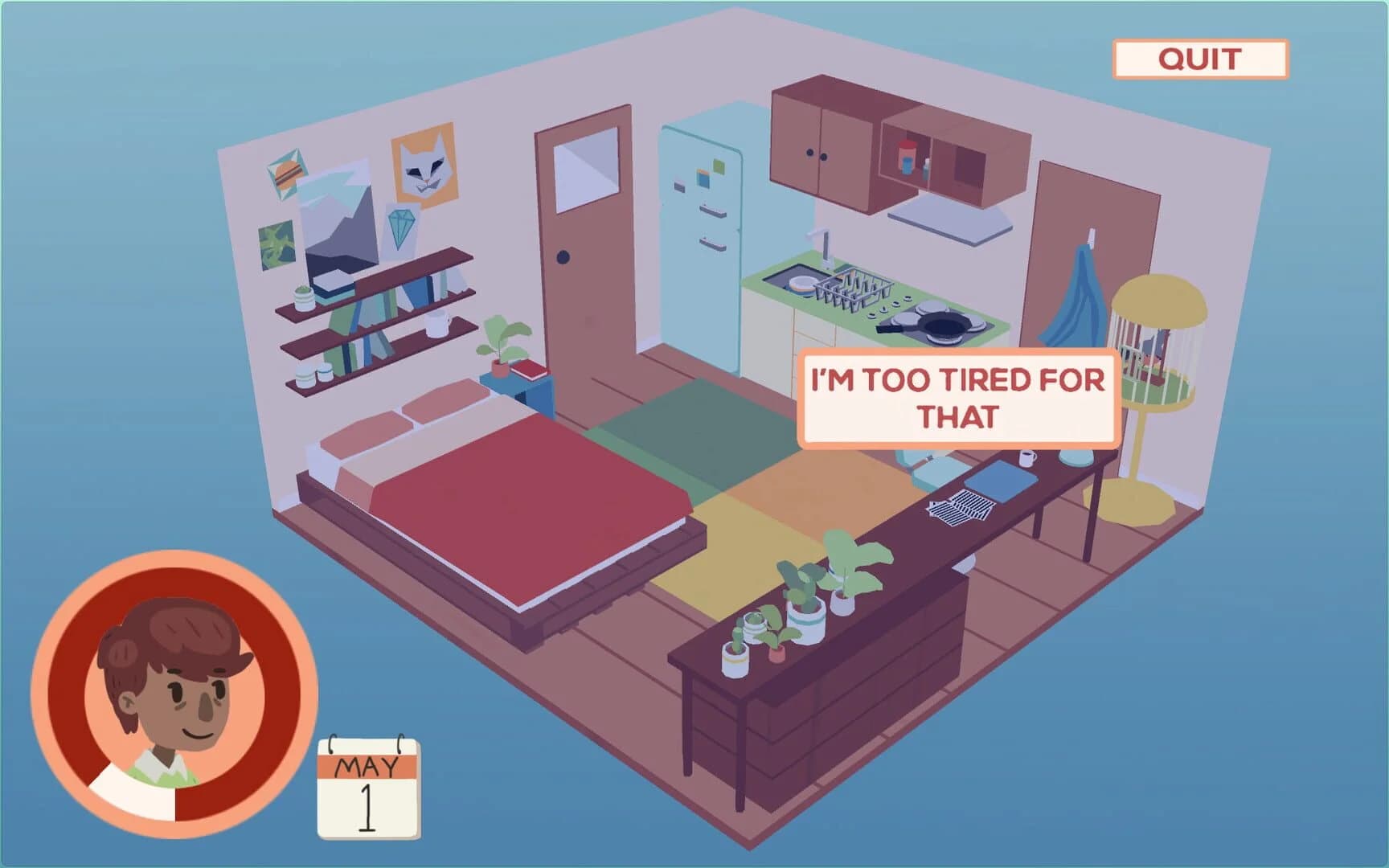Click the coffee mug on the desk

[1026, 460]
